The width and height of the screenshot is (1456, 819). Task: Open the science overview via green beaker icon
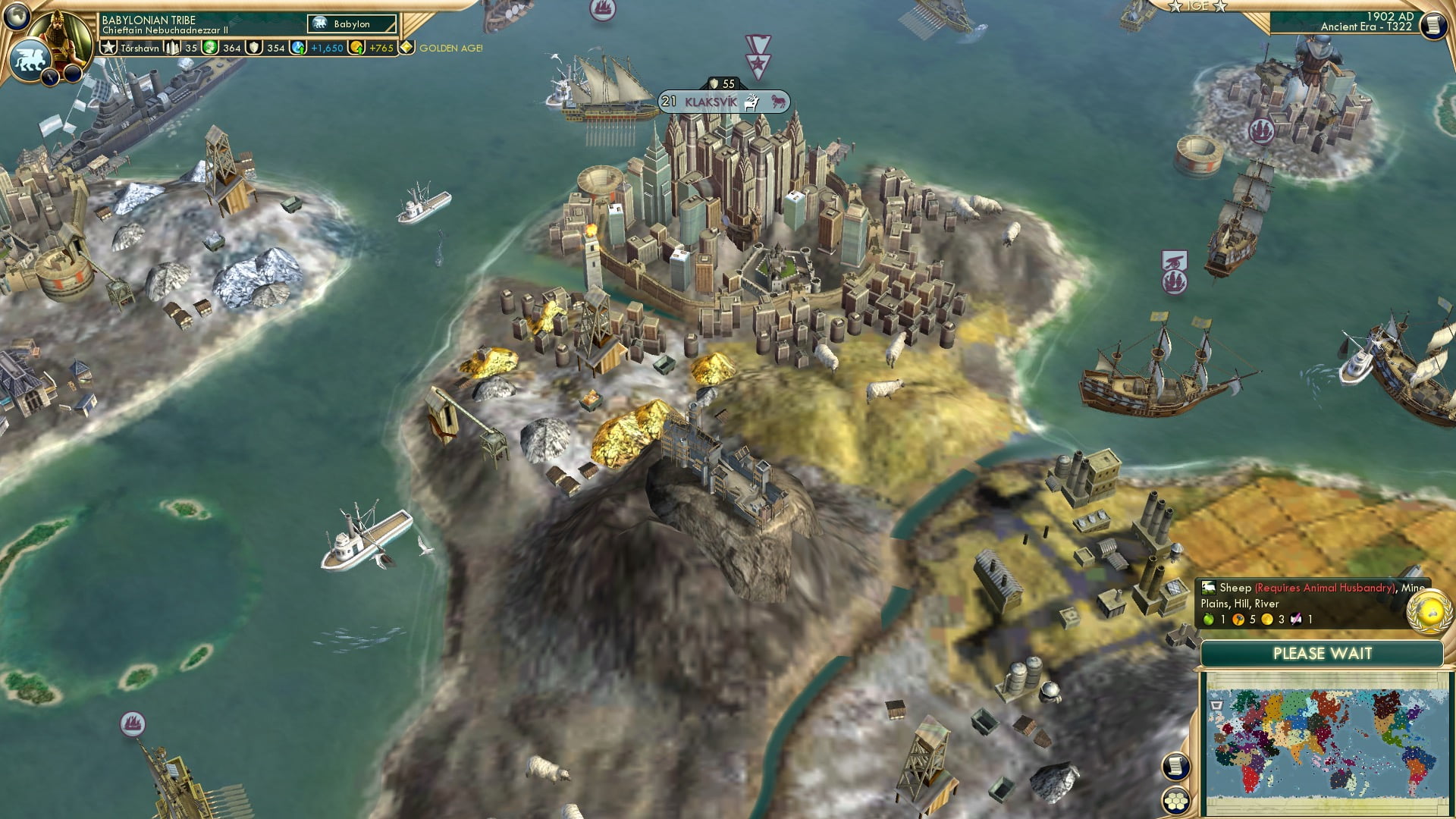210,49
